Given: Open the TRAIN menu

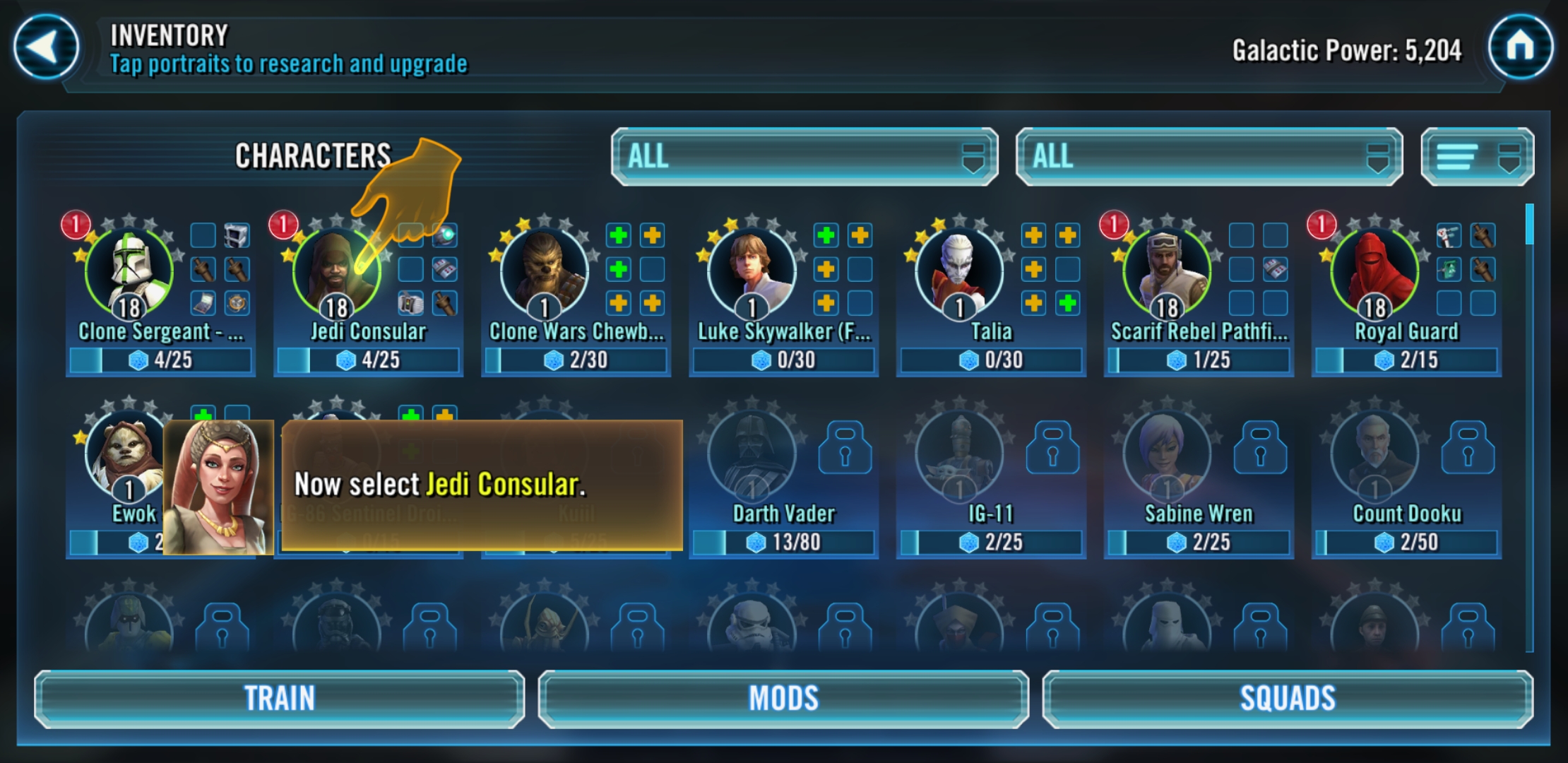Looking at the screenshot, I should 280,699.
